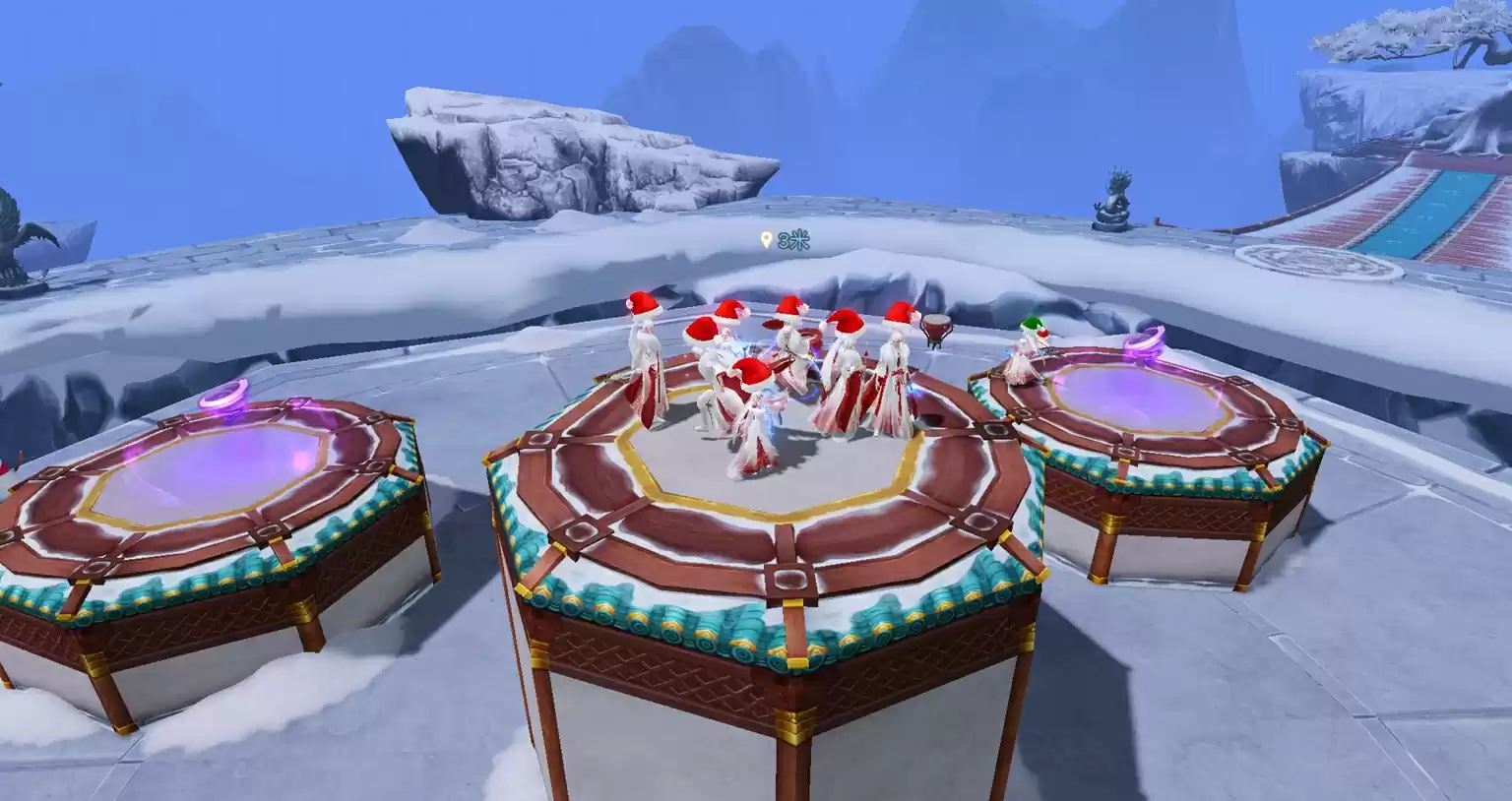The image size is (1512, 801).
Task: Click the 3米 waypoint distance marker
Action: [784, 241]
